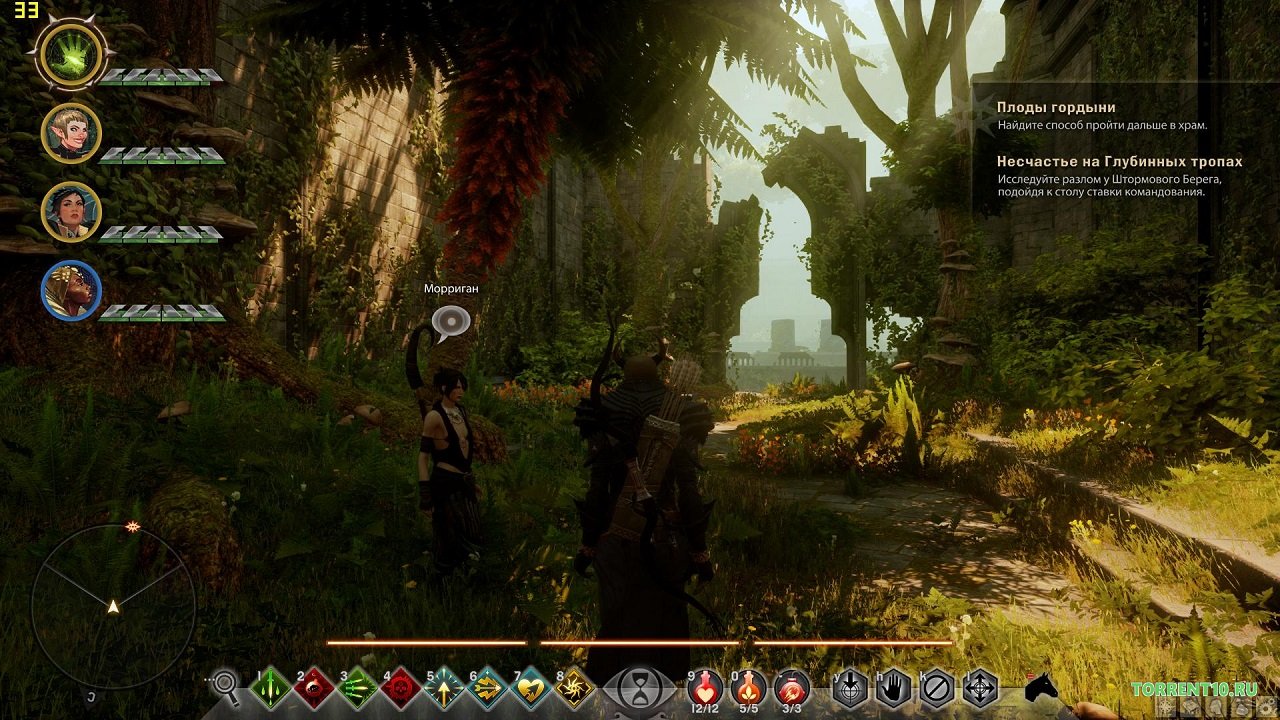
Task: Select the Inquisitor's green hand portrait
Action: tap(71, 54)
